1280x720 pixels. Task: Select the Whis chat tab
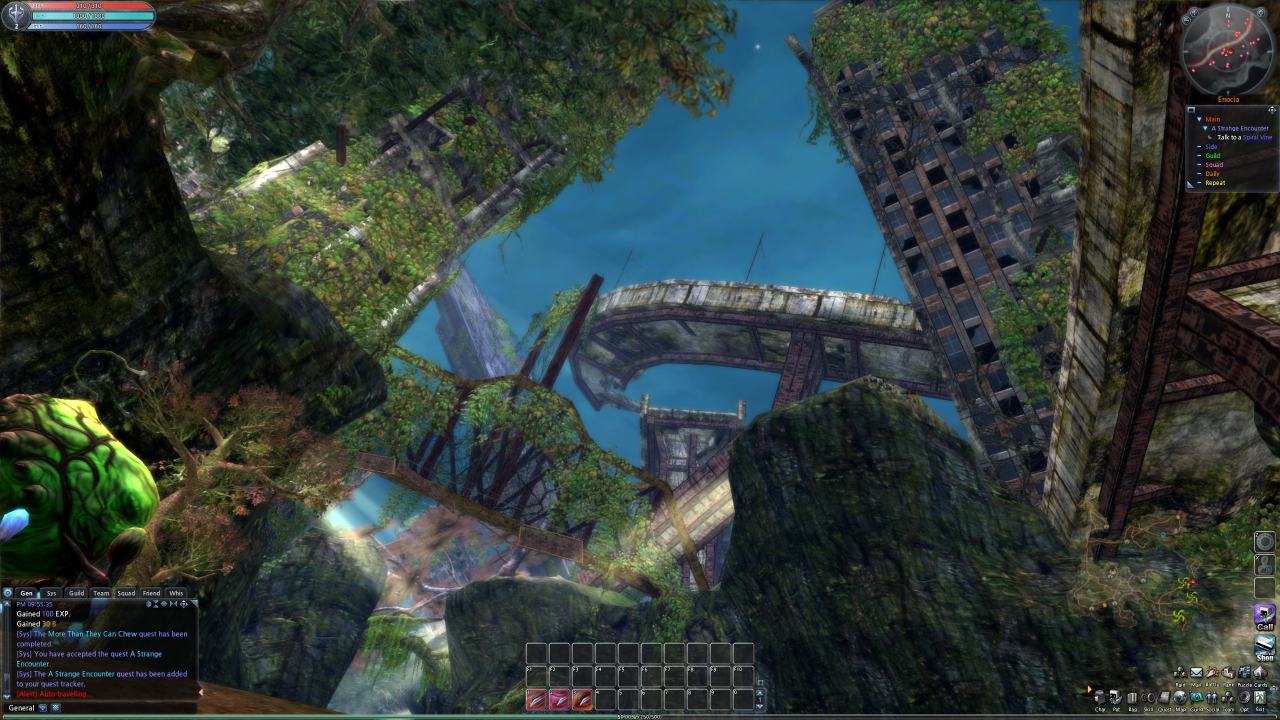tap(176, 593)
